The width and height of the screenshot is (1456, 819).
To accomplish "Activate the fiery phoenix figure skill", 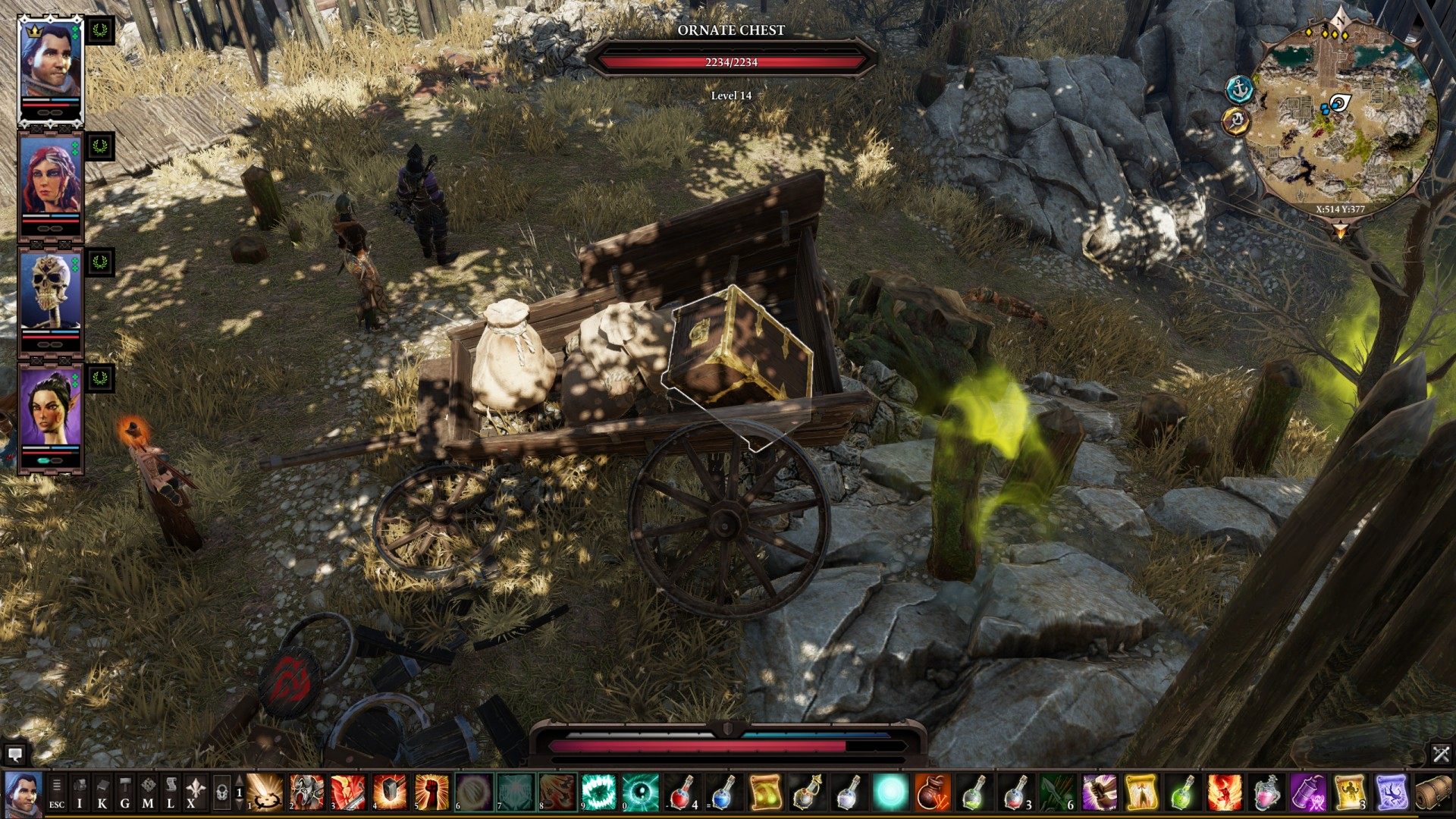I will pyautogui.click(x=1224, y=792).
